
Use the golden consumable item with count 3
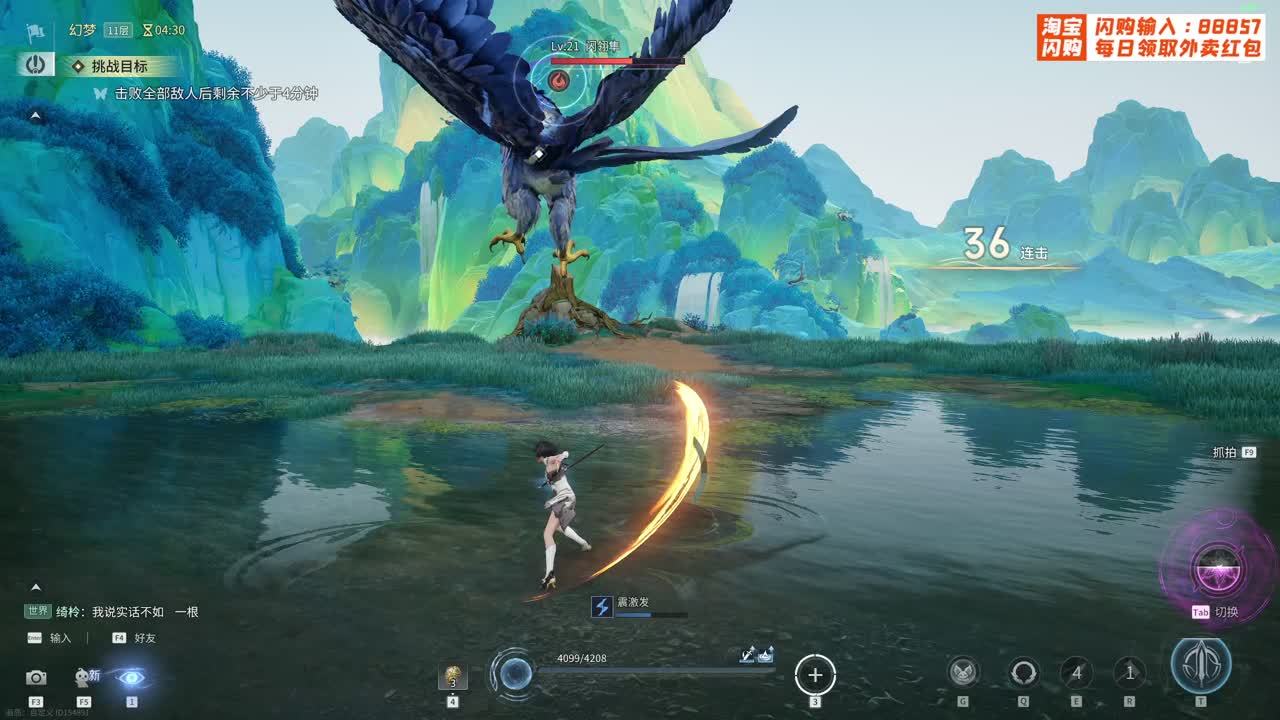452,677
